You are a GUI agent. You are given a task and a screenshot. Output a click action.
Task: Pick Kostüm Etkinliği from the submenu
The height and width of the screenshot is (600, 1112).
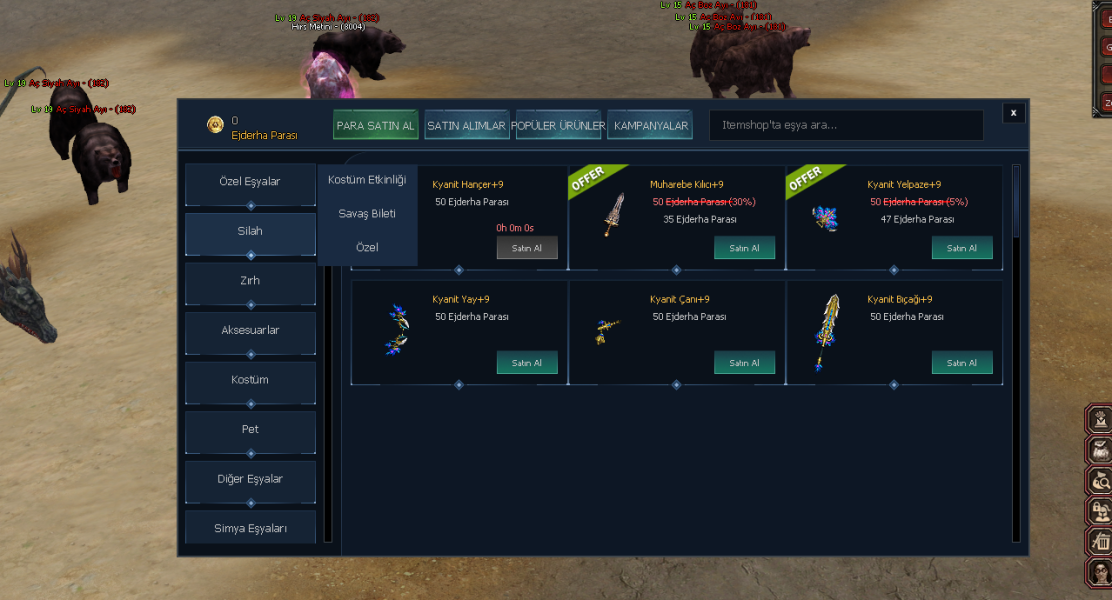coord(367,180)
